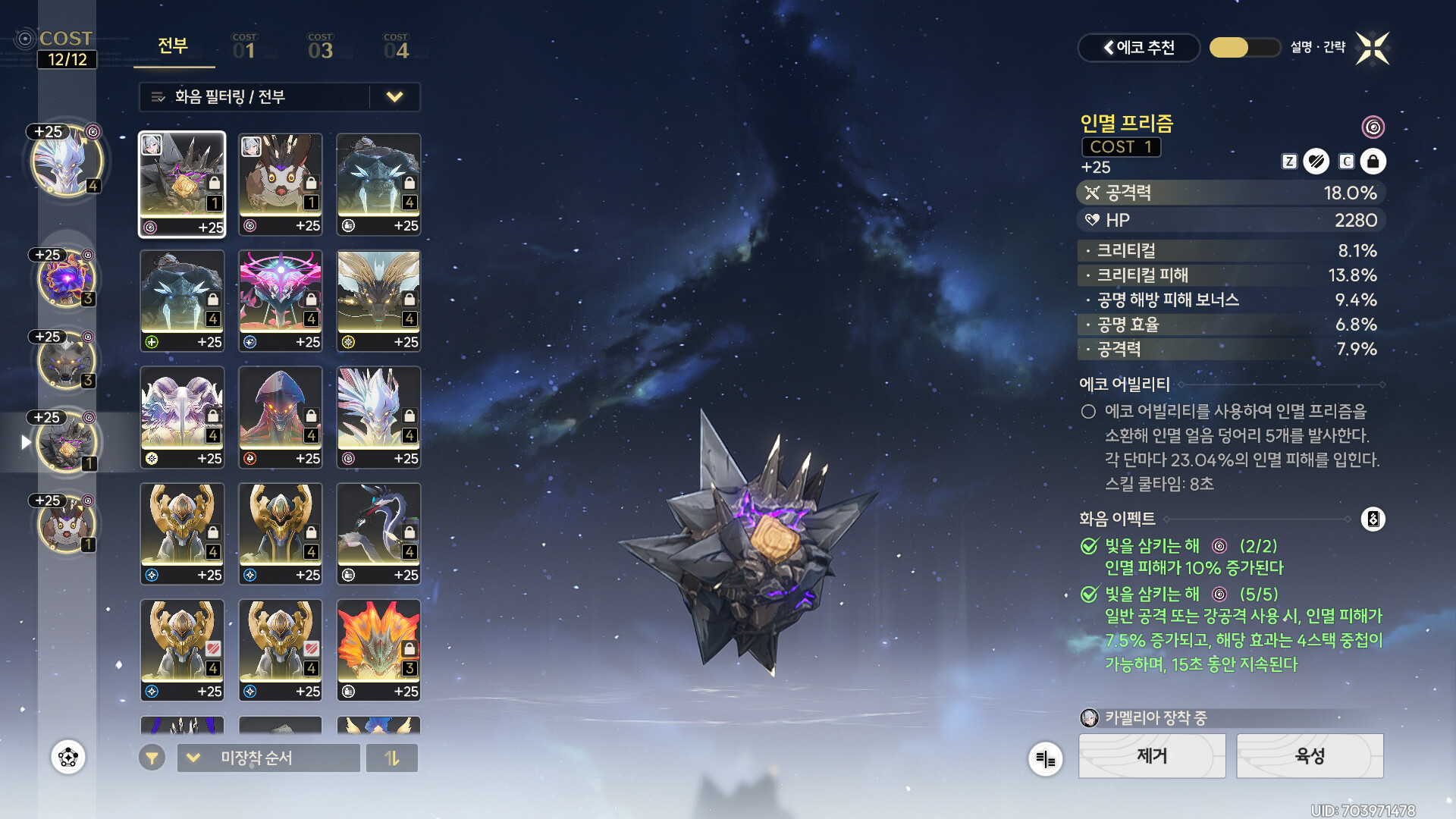
Task: Click the yellow funnel filter button
Action: pos(152,758)
